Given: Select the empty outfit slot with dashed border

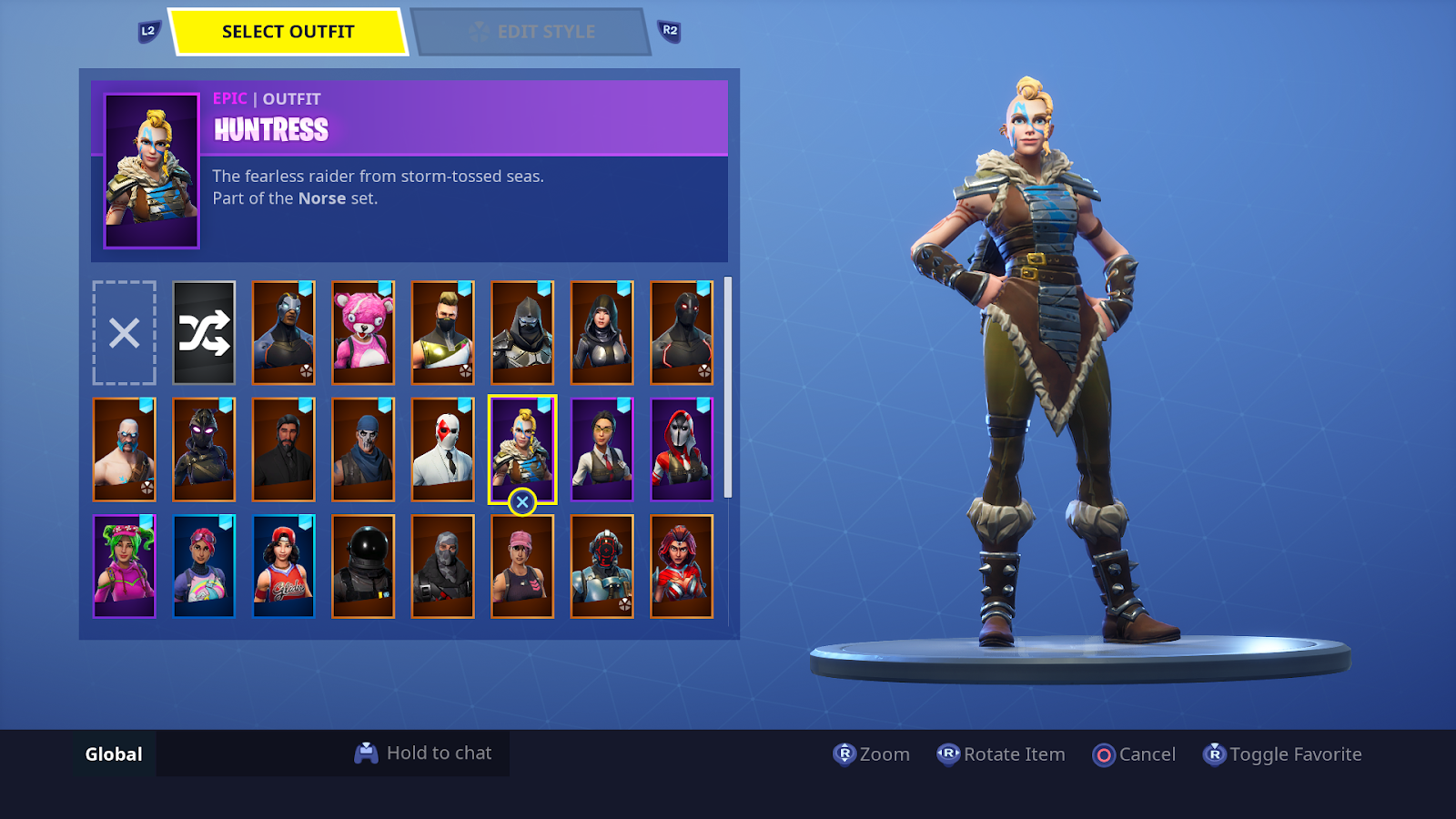Looking at the screenshot, I should pos(123,335).
